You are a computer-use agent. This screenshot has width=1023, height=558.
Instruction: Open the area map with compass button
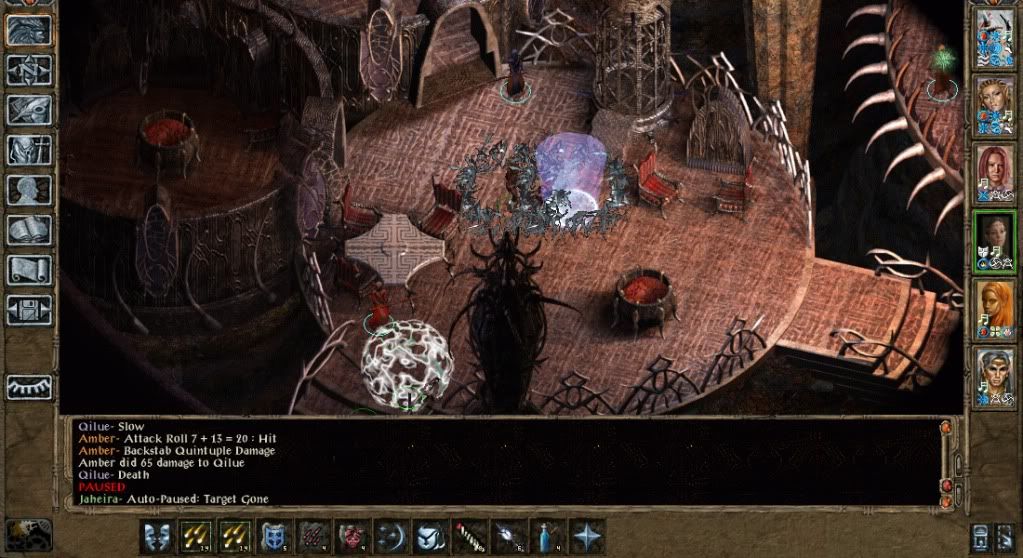tap(28, 69)
